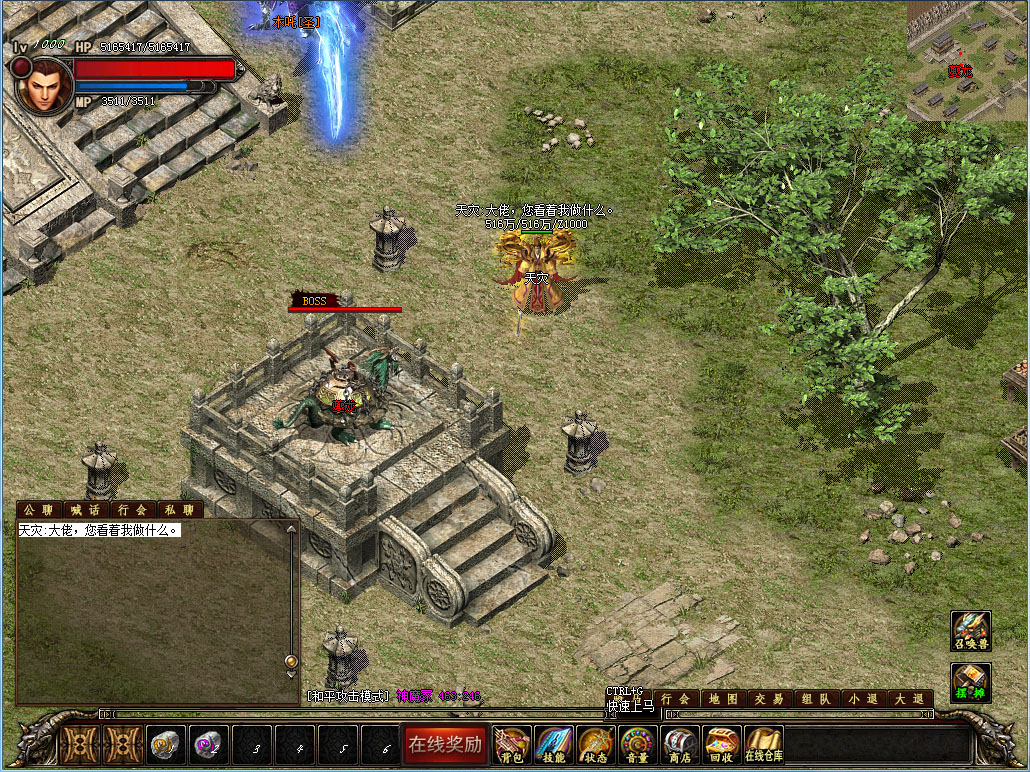
Task: Click the 大退 exit game button
Action: pyautogui.click(x=910, y=699)
